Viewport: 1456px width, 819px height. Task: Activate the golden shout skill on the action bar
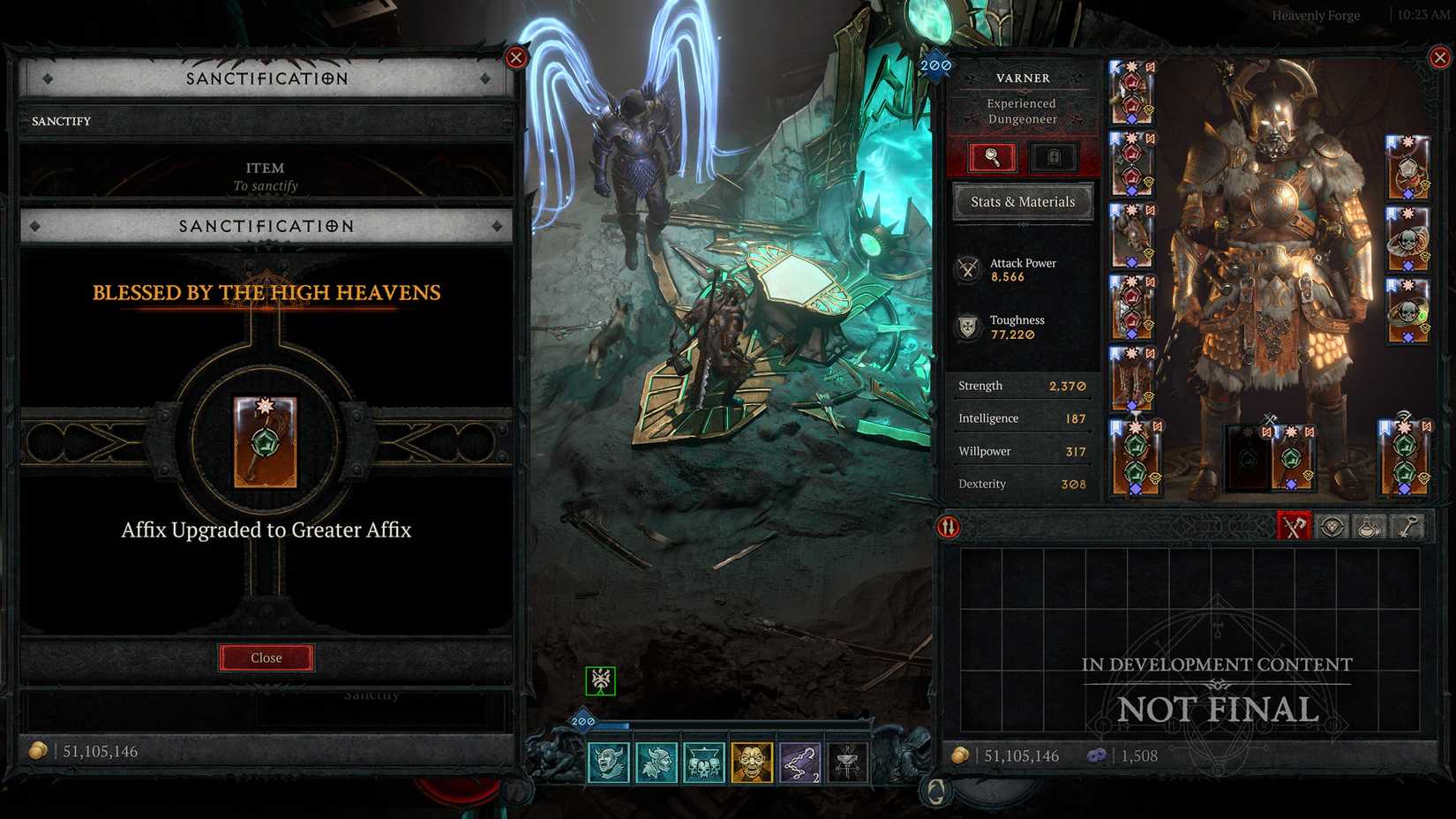(754, 763)
